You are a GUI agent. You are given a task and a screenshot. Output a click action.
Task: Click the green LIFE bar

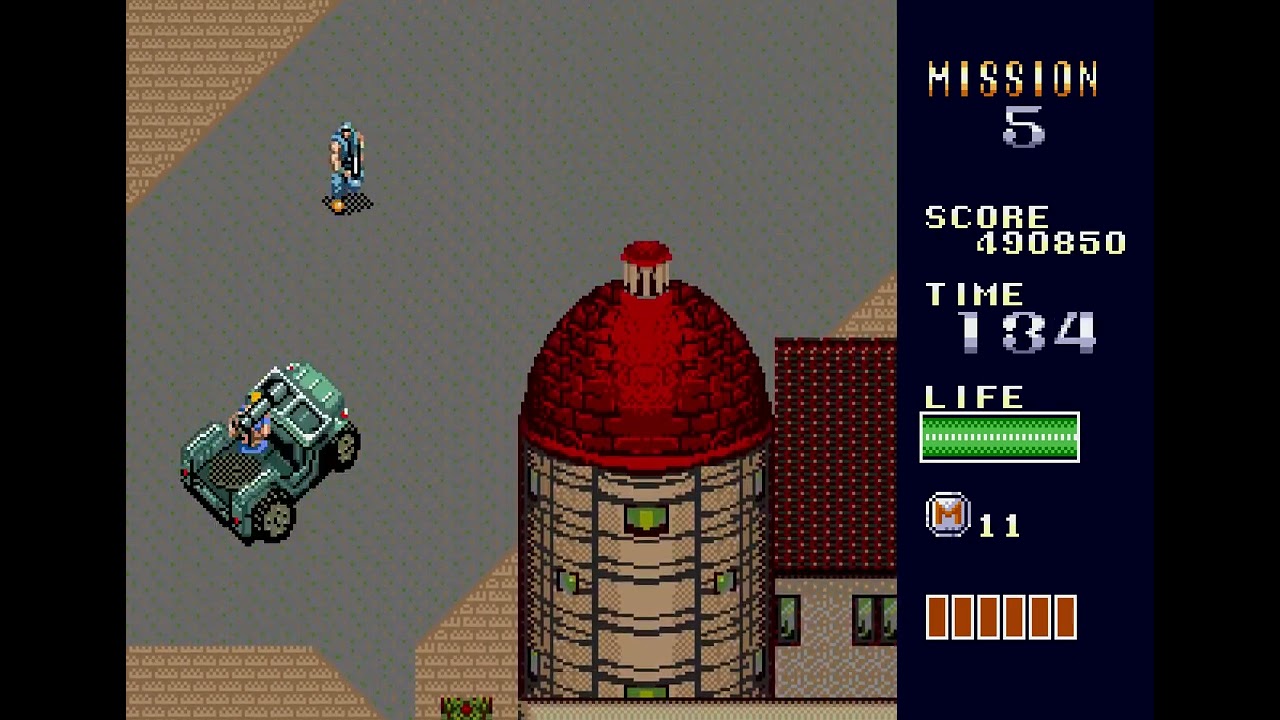(x=998, y=435)
